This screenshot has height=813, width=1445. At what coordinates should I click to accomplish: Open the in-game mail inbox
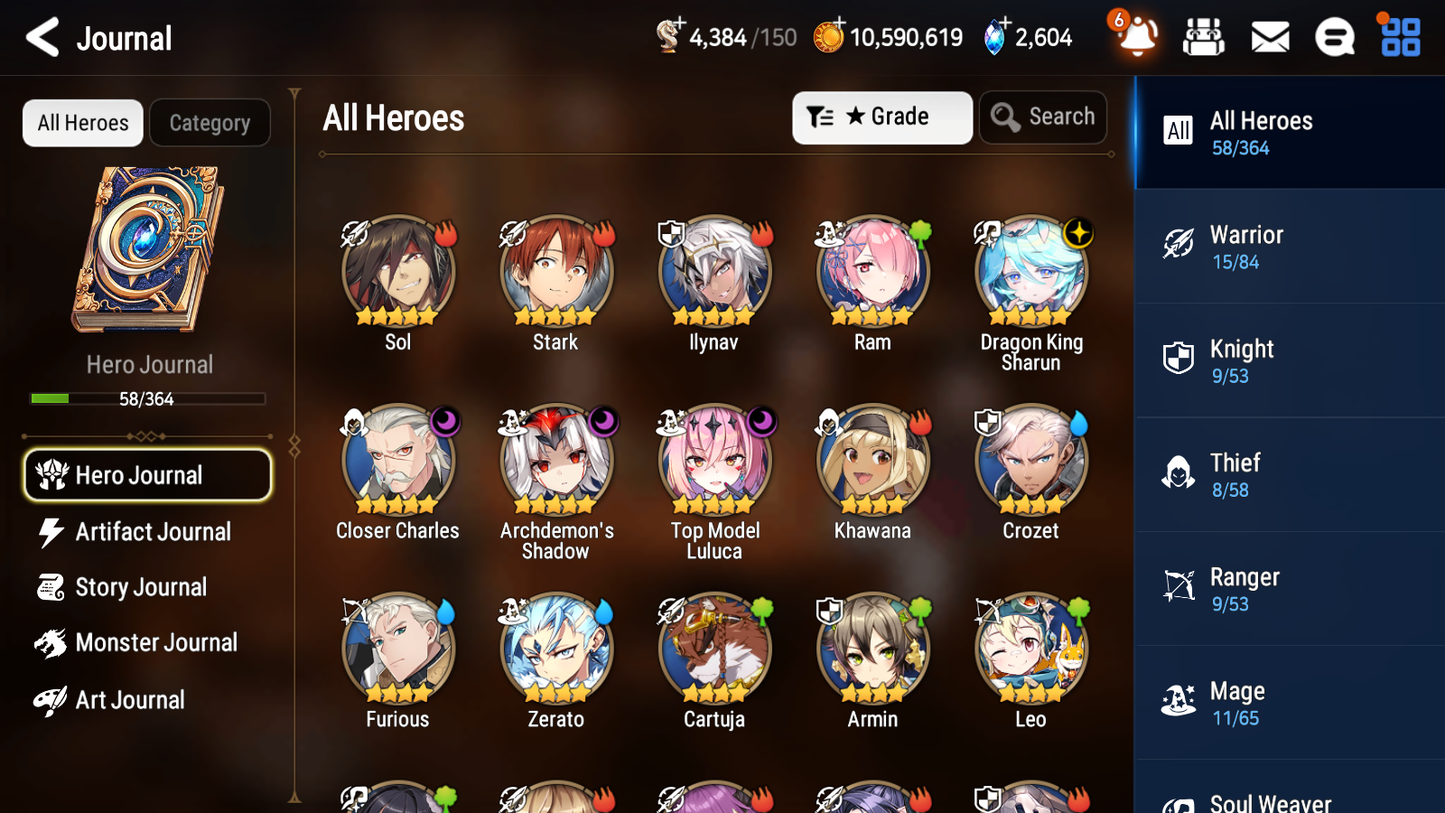point(1269,36)
